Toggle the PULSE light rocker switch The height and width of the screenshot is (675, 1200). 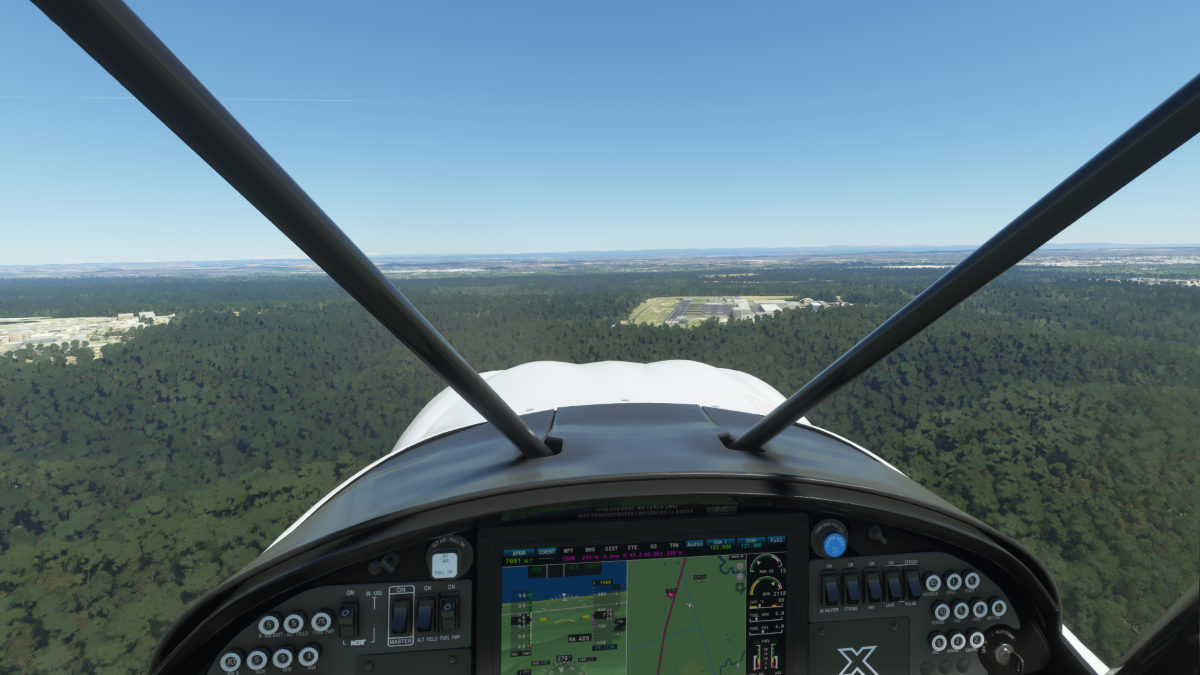[x=912, y=584]
